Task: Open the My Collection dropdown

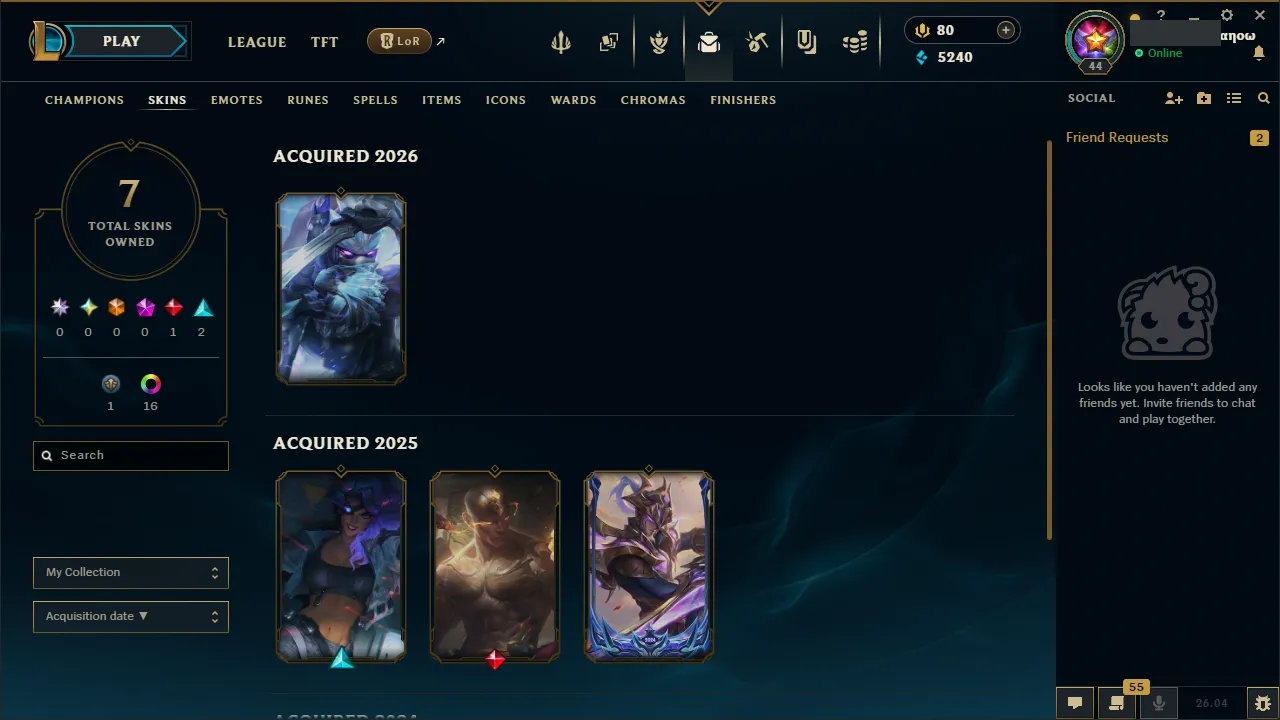Action: 130,572
